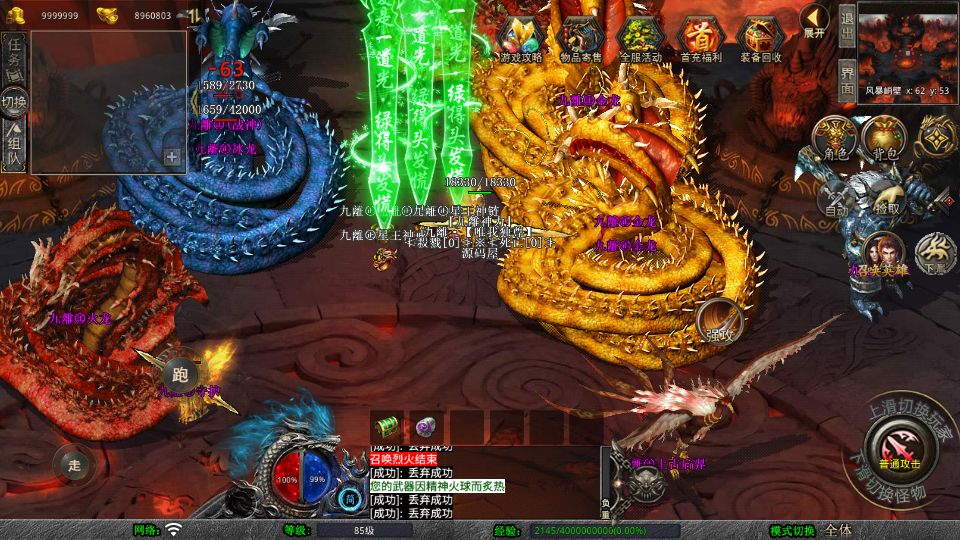The height and width of the screenshot is (540, 960).
Task: Open the 全服活动 server events icon
Action: tap(641, 39)
